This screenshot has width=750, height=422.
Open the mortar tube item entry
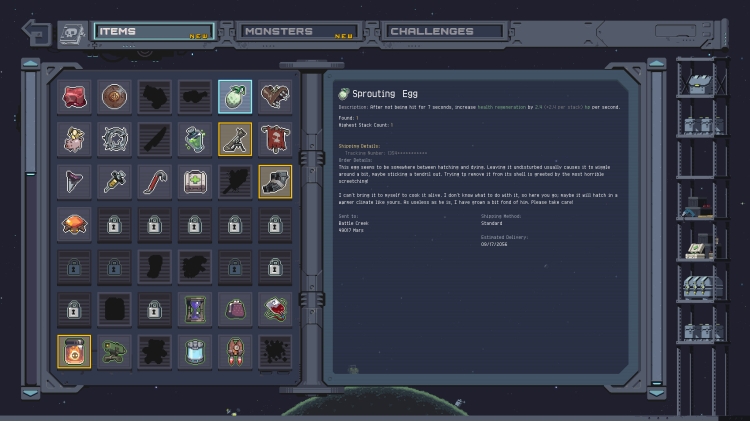point(235,139)
